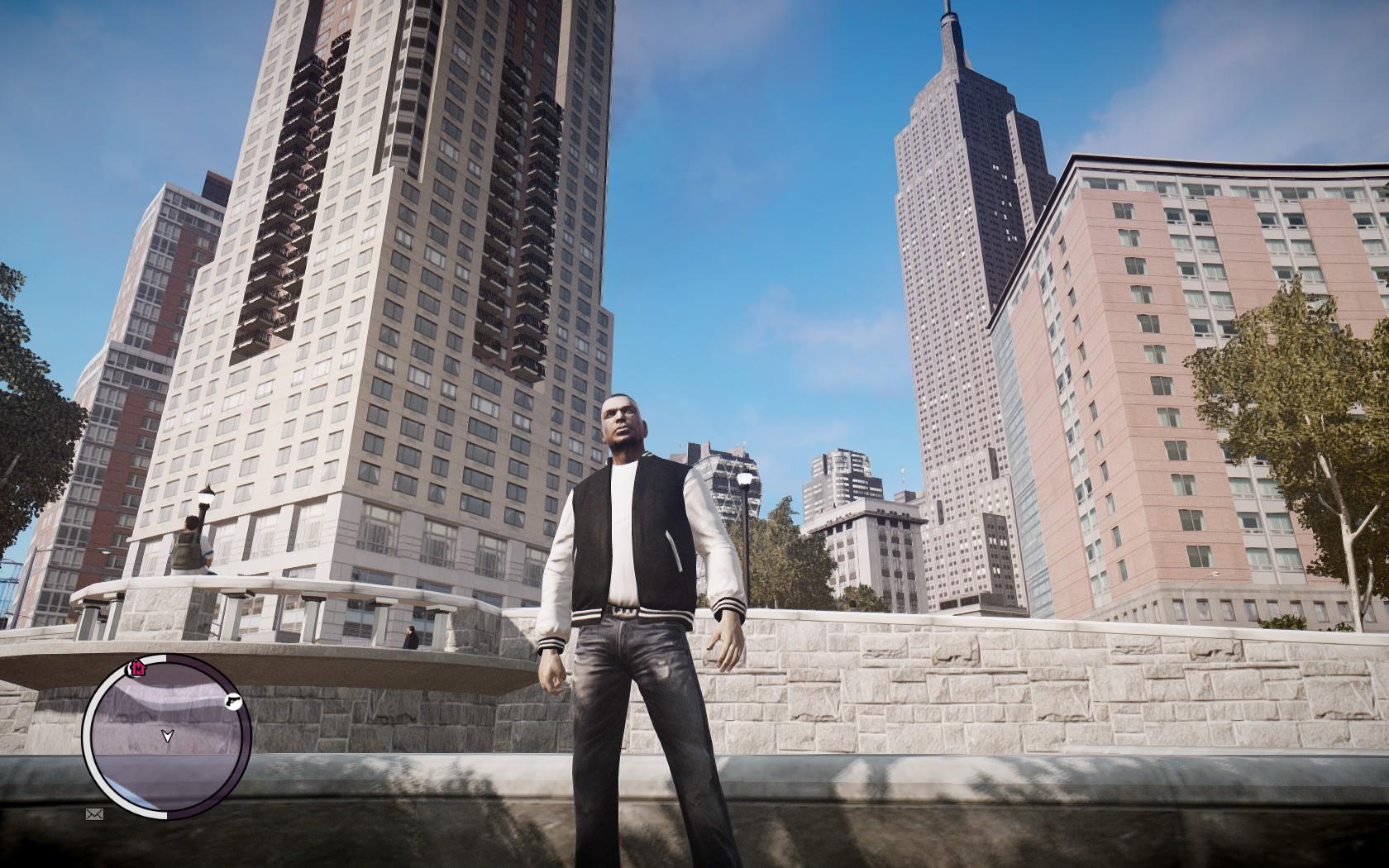Open the envelope message icon
This screenshot has width=1389, height=868.
coord(93,814)
